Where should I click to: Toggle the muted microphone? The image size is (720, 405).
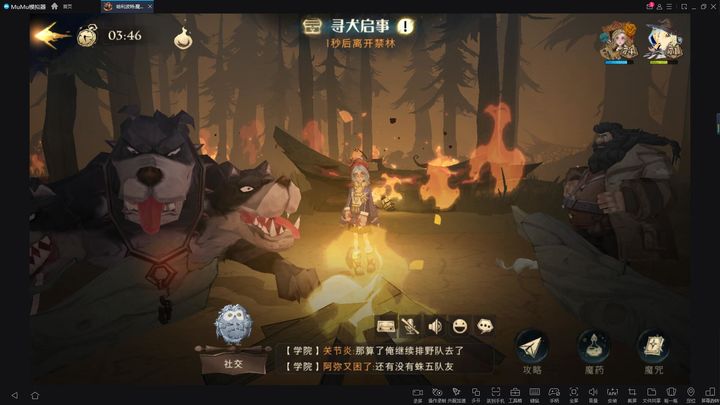[x=411, y=326]
